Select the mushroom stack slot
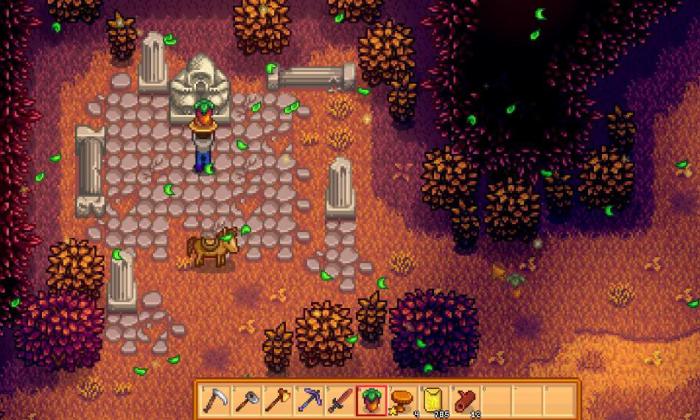Image resolution: width=700 pixels, height=420 pixels. (402, 399)
